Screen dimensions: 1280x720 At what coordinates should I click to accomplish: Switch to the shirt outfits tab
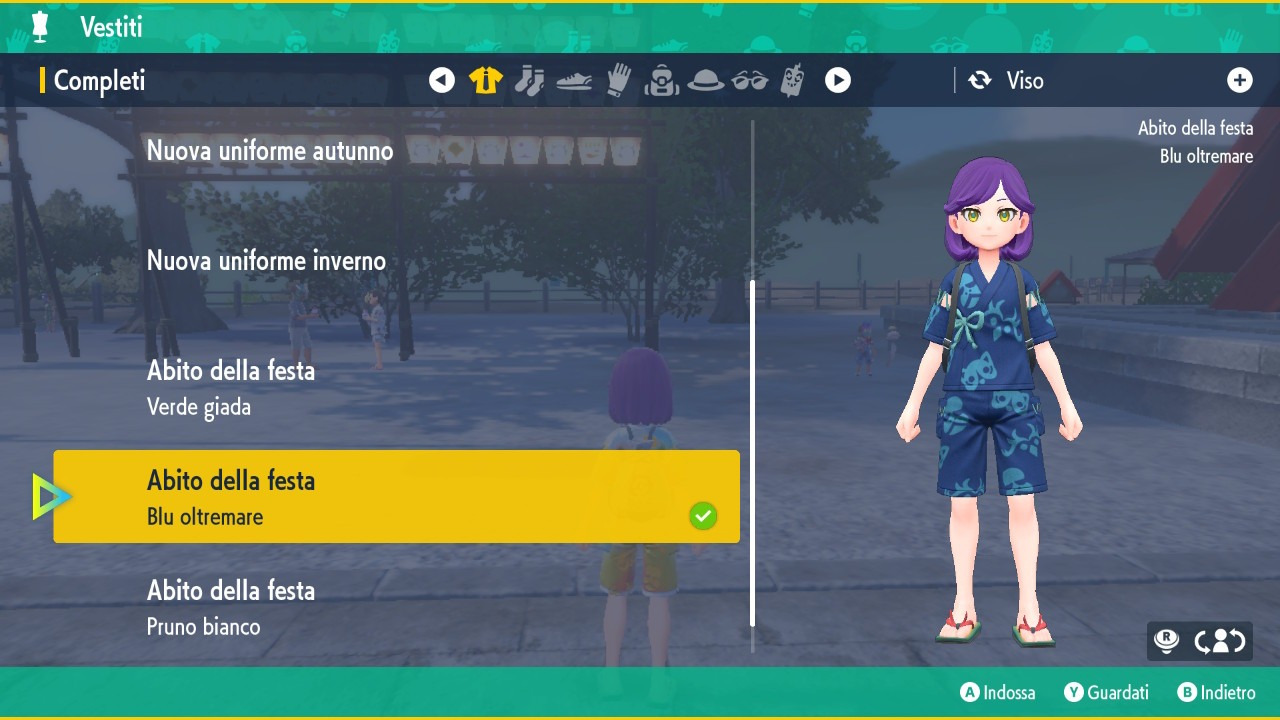coord(486,81)
